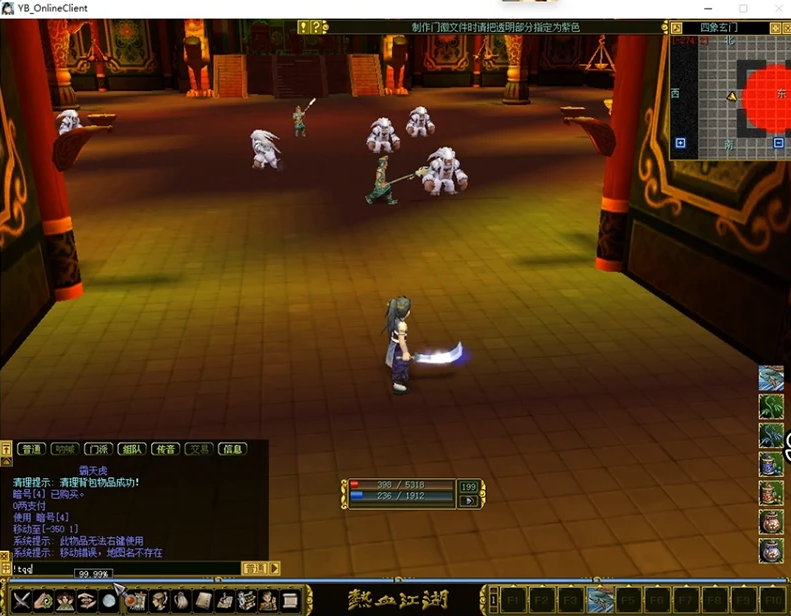Click the green swirl icon in toolbar
This screenshot has height=616, width=791.
(x=43, y=601)
